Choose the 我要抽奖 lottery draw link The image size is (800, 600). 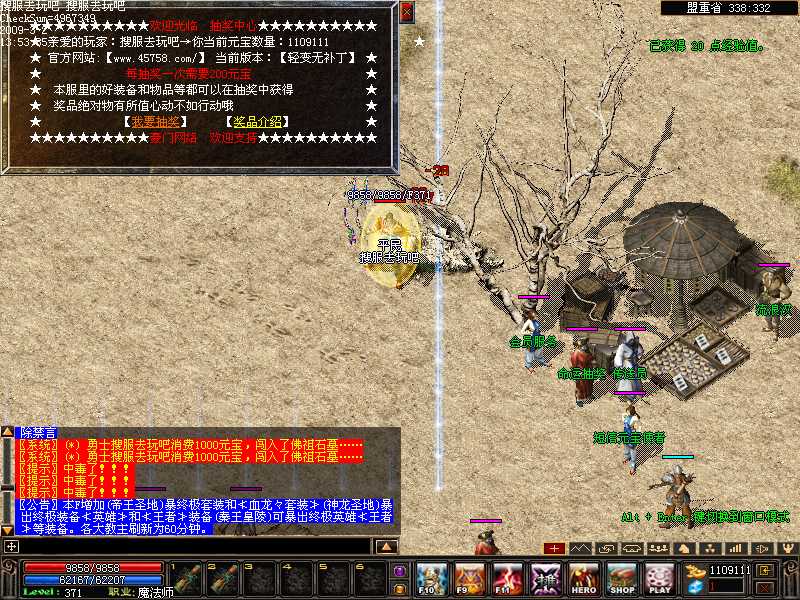[x=155, y=122]
